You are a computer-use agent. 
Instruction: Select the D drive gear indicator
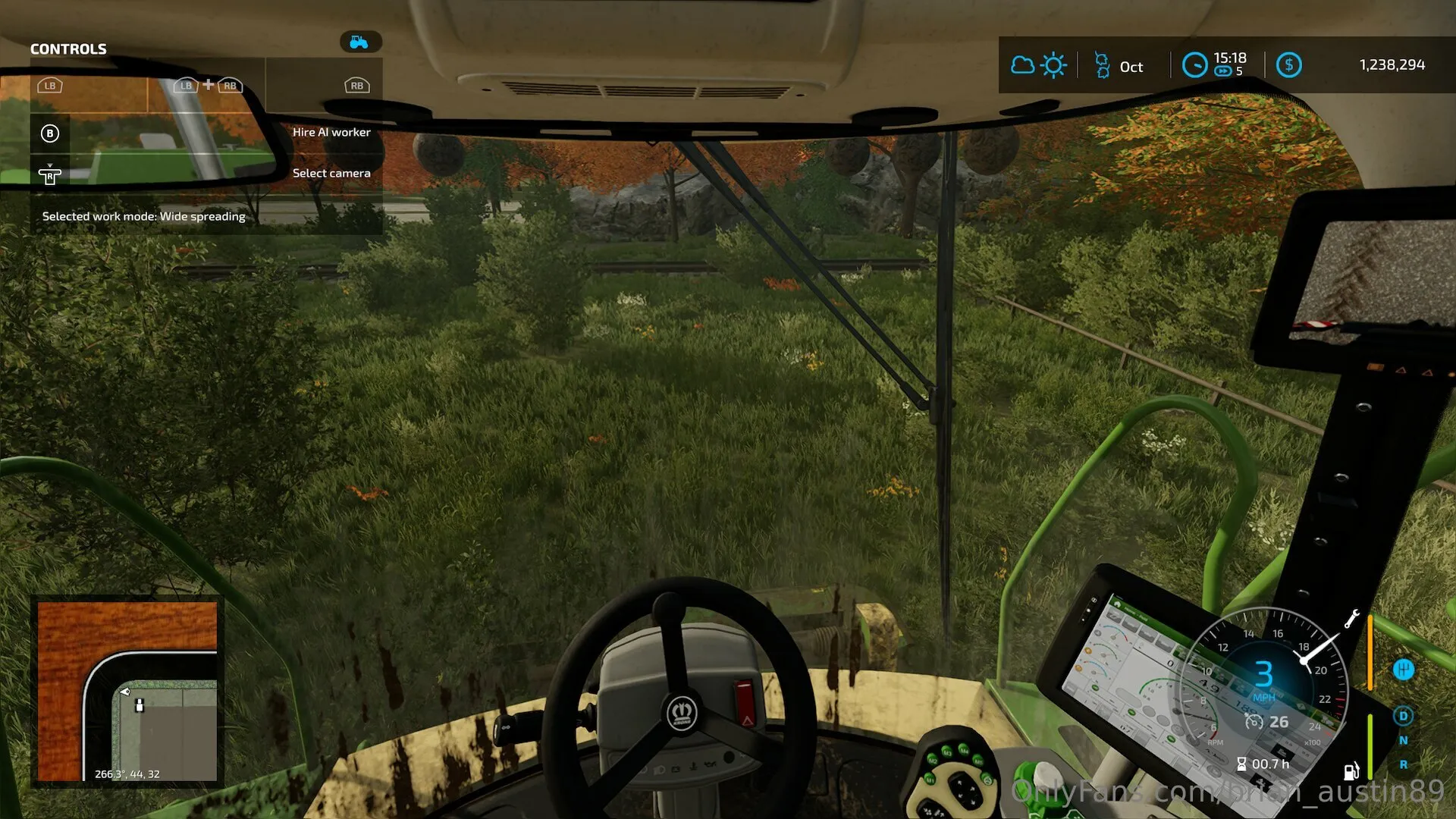click(x=1403, y=716)
